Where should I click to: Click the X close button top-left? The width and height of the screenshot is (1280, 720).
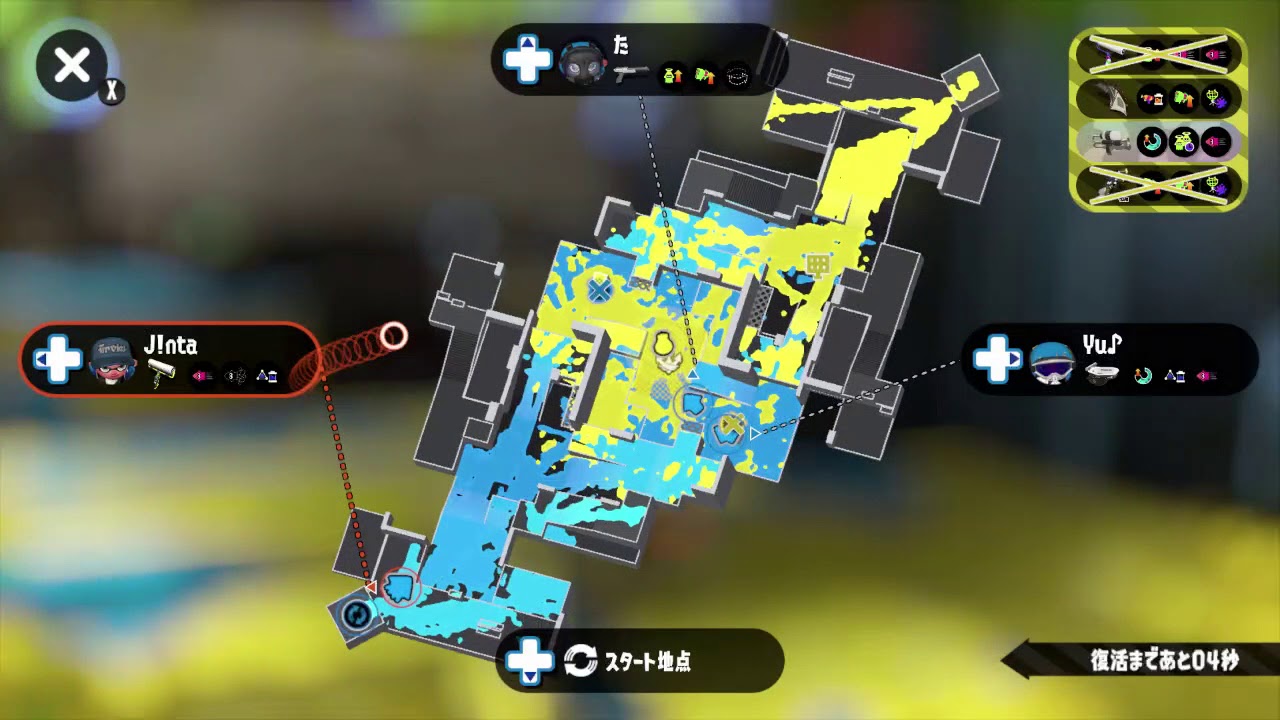click(x=71, y=66)
